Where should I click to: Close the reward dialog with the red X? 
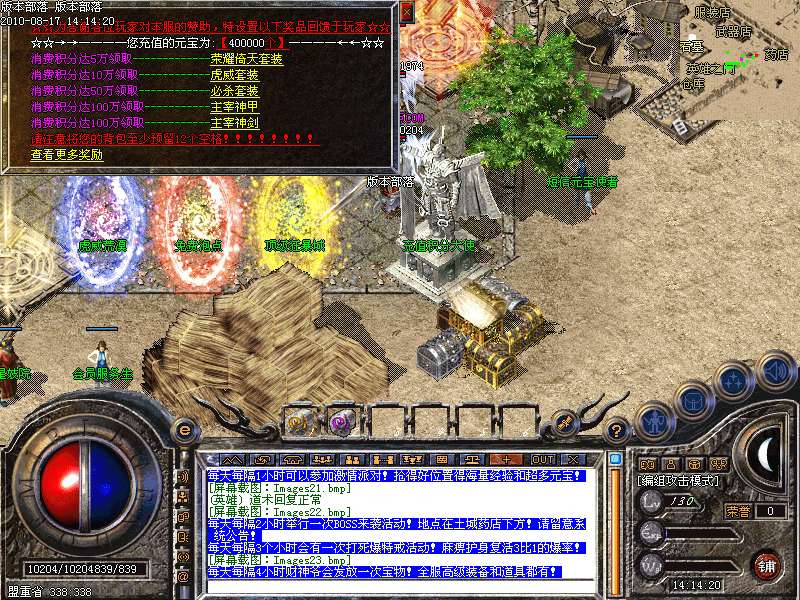[x=406, y=12]
